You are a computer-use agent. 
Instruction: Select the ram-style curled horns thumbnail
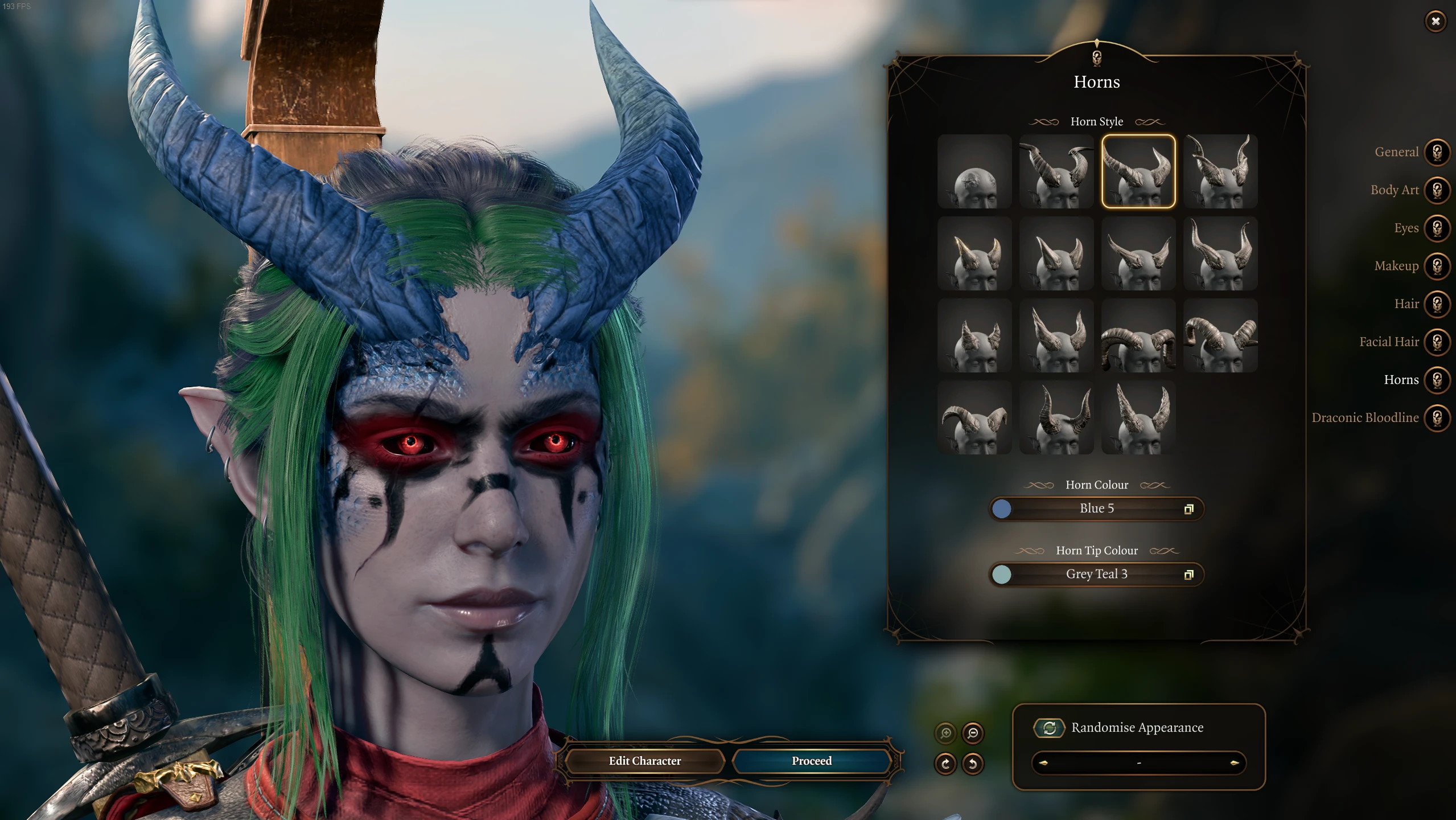[x=1138, y=335]
